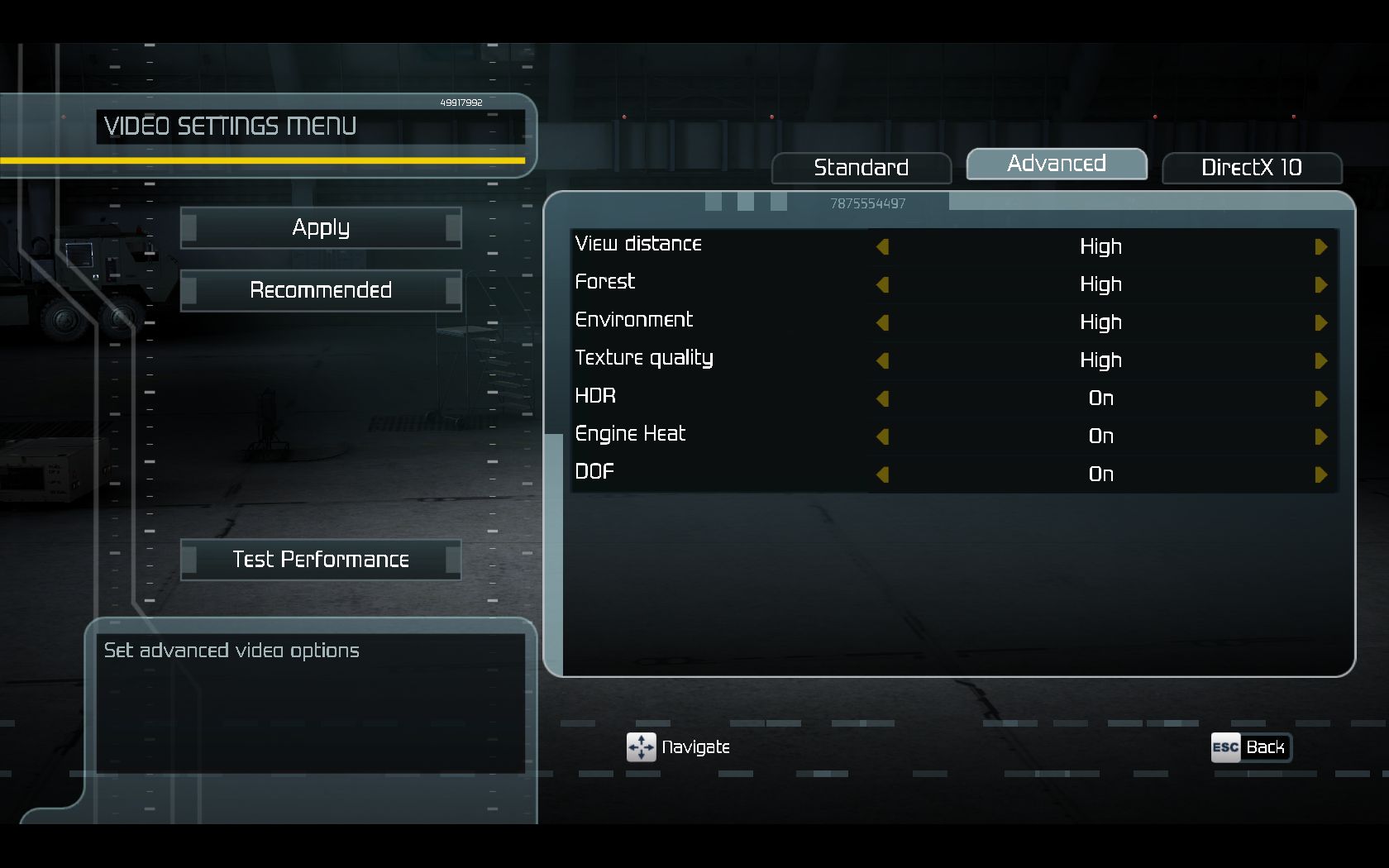Run the Test Performance benchmark
This screenshot has width=1389, height=868.
321,560
